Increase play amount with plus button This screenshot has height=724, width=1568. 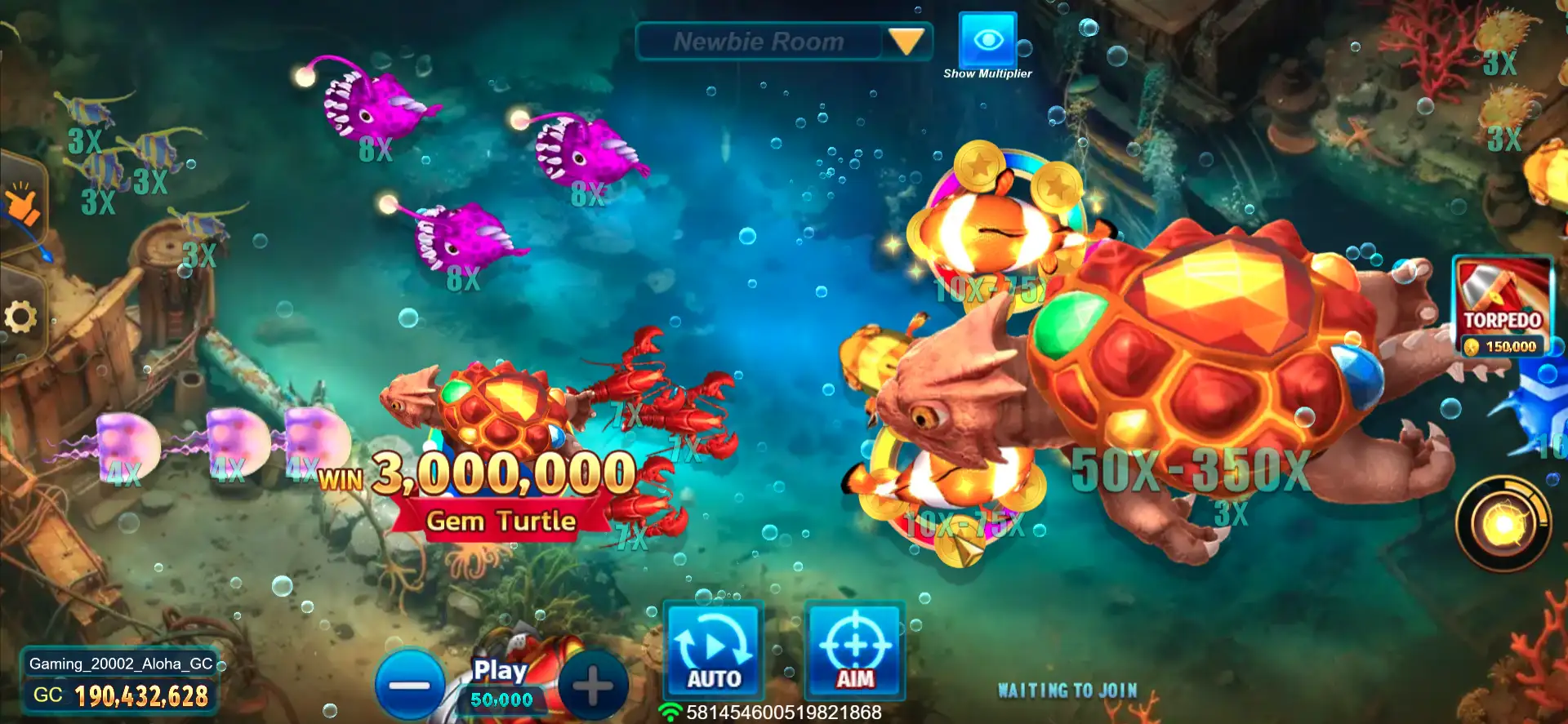tap(594, 685)
